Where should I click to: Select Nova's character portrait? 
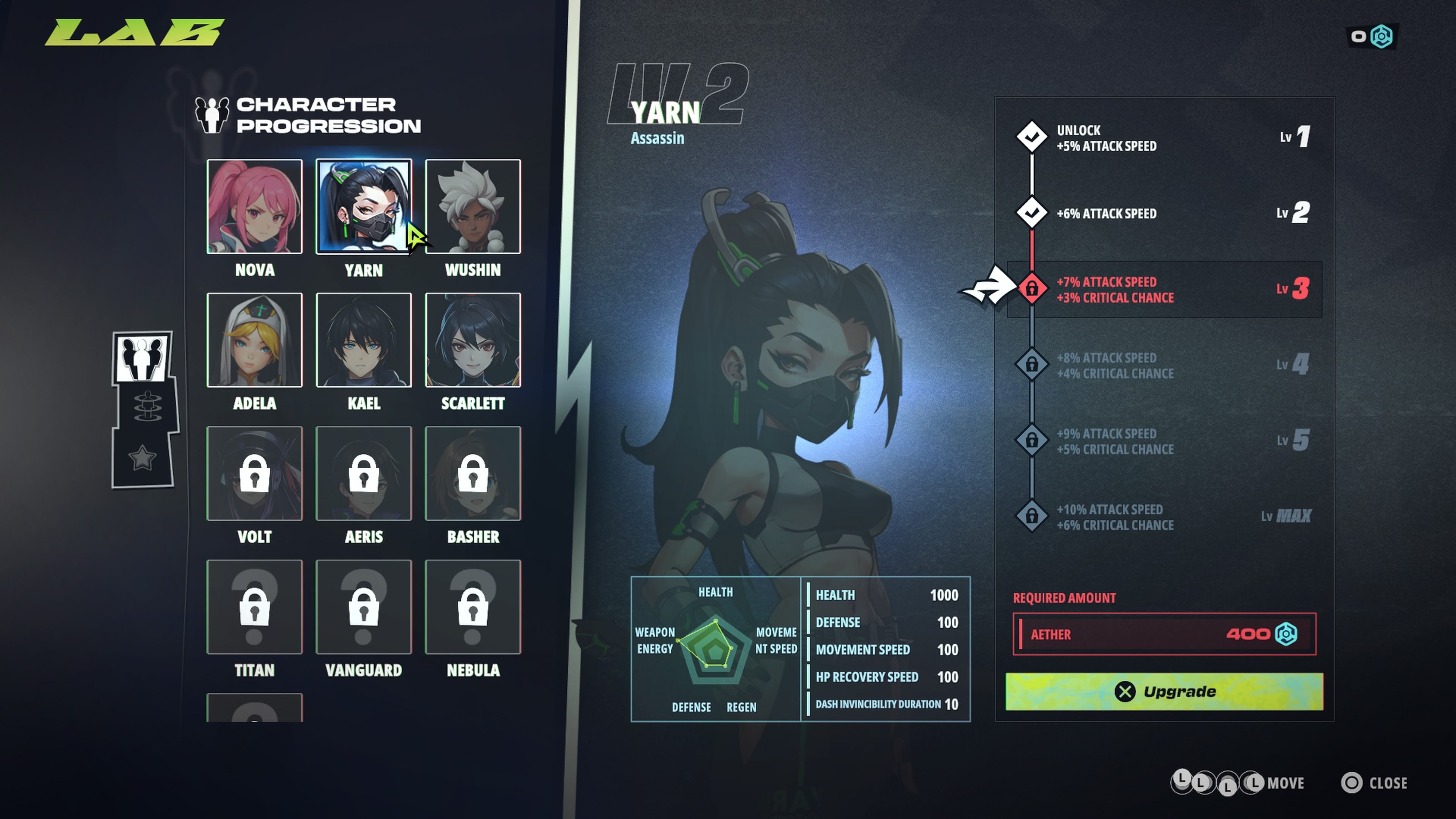coord(254,207)
